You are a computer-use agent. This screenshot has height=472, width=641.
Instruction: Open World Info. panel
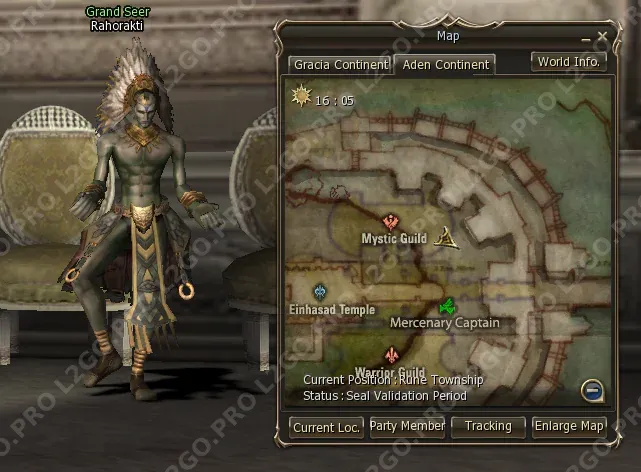[568, 62]
